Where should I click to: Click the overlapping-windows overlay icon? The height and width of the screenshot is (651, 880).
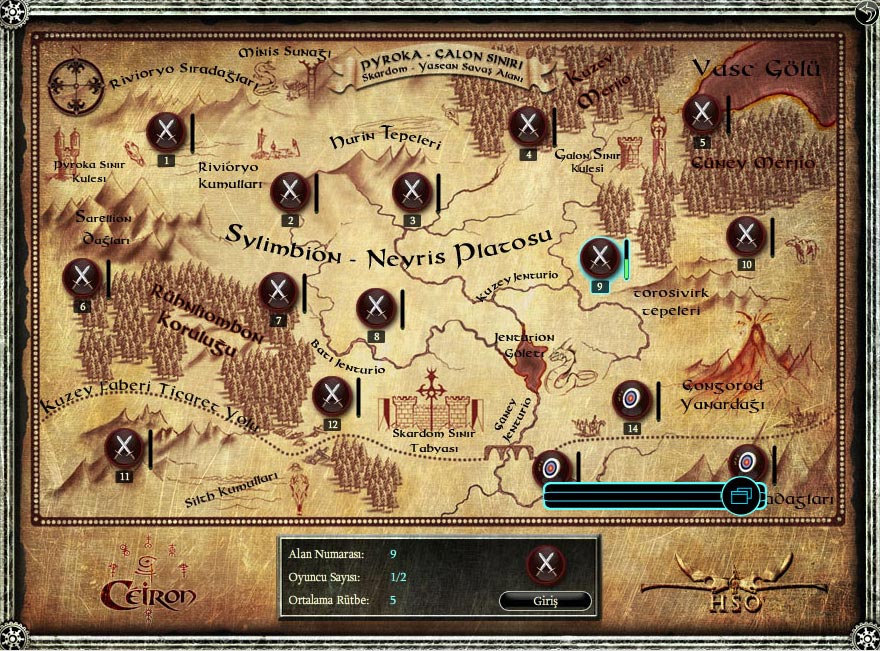741,495
